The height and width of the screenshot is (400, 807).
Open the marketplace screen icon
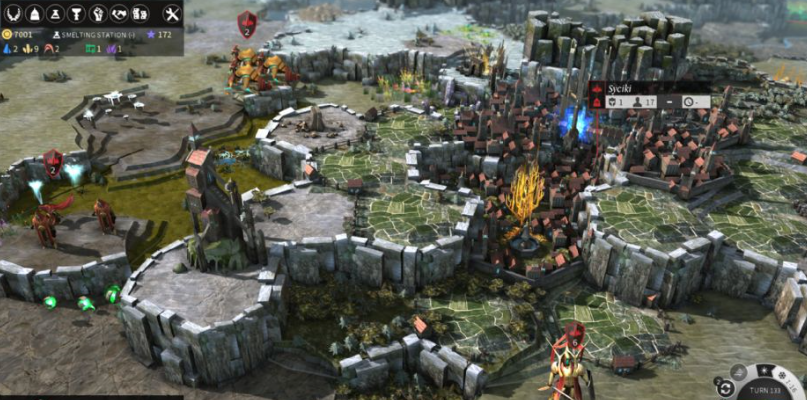[x=140, y=13]
